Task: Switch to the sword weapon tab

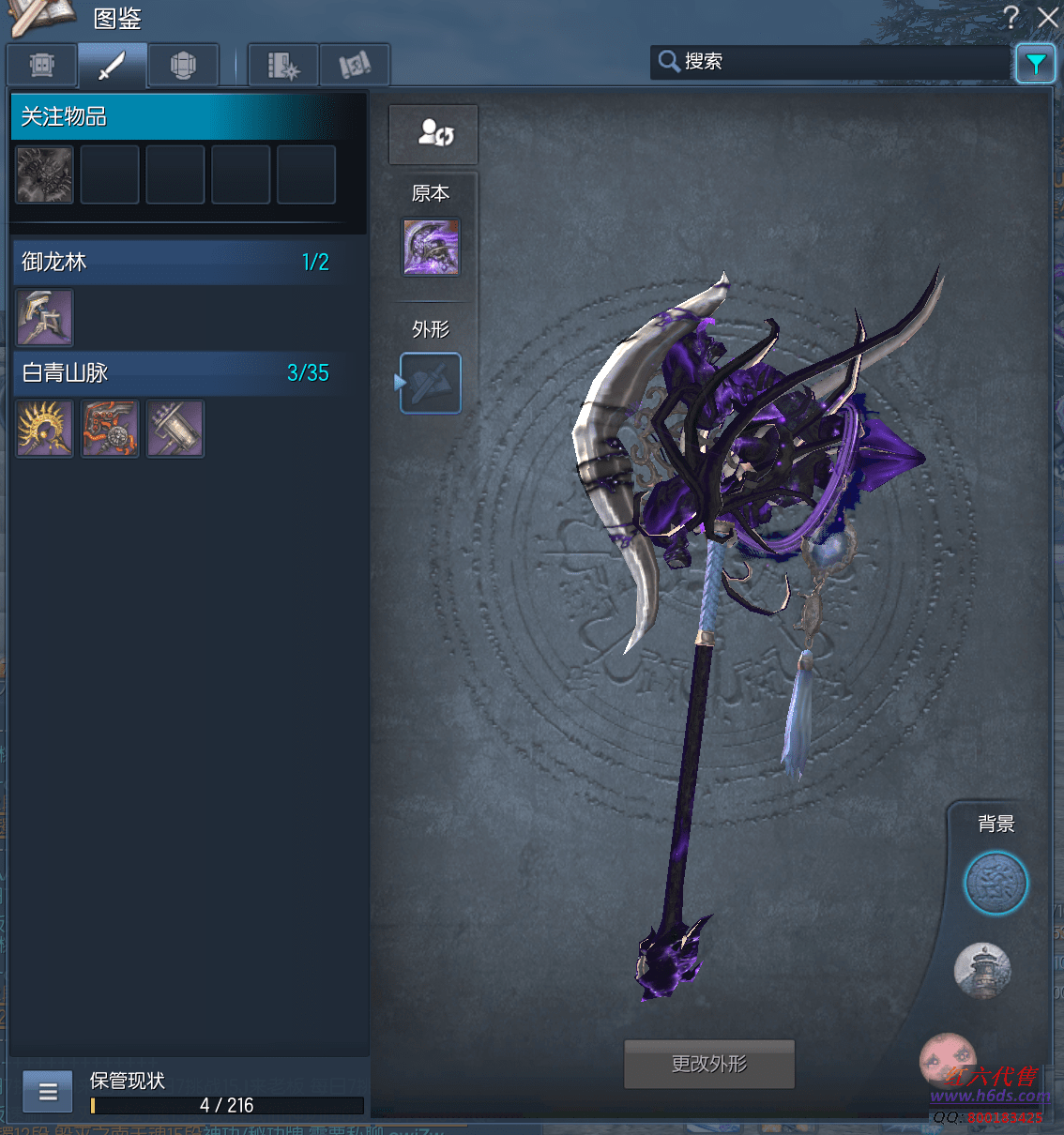Action: pyautogui.click(x=112, y=66)
